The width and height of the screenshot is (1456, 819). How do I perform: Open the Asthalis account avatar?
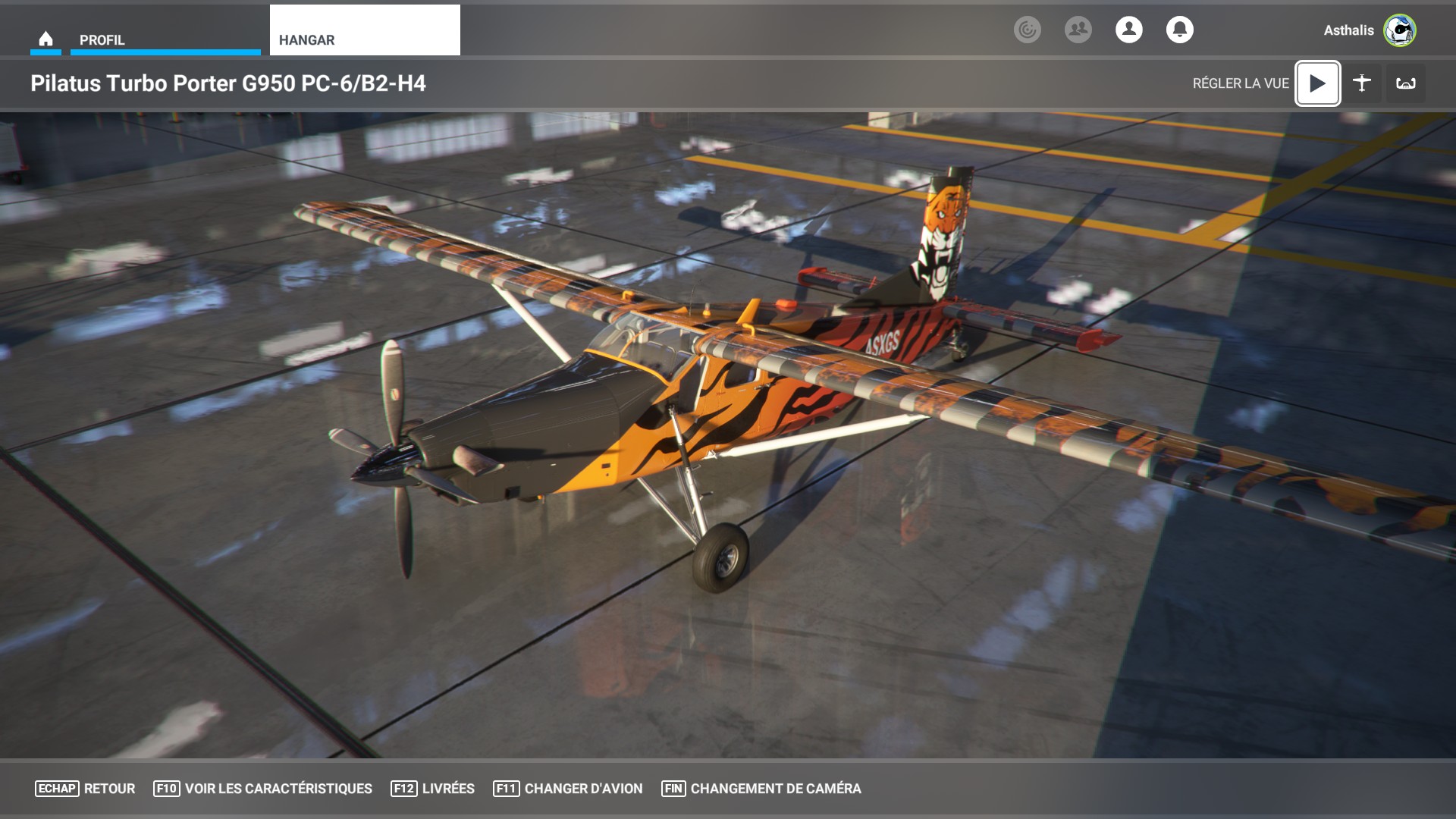(x=1399, y=30)
